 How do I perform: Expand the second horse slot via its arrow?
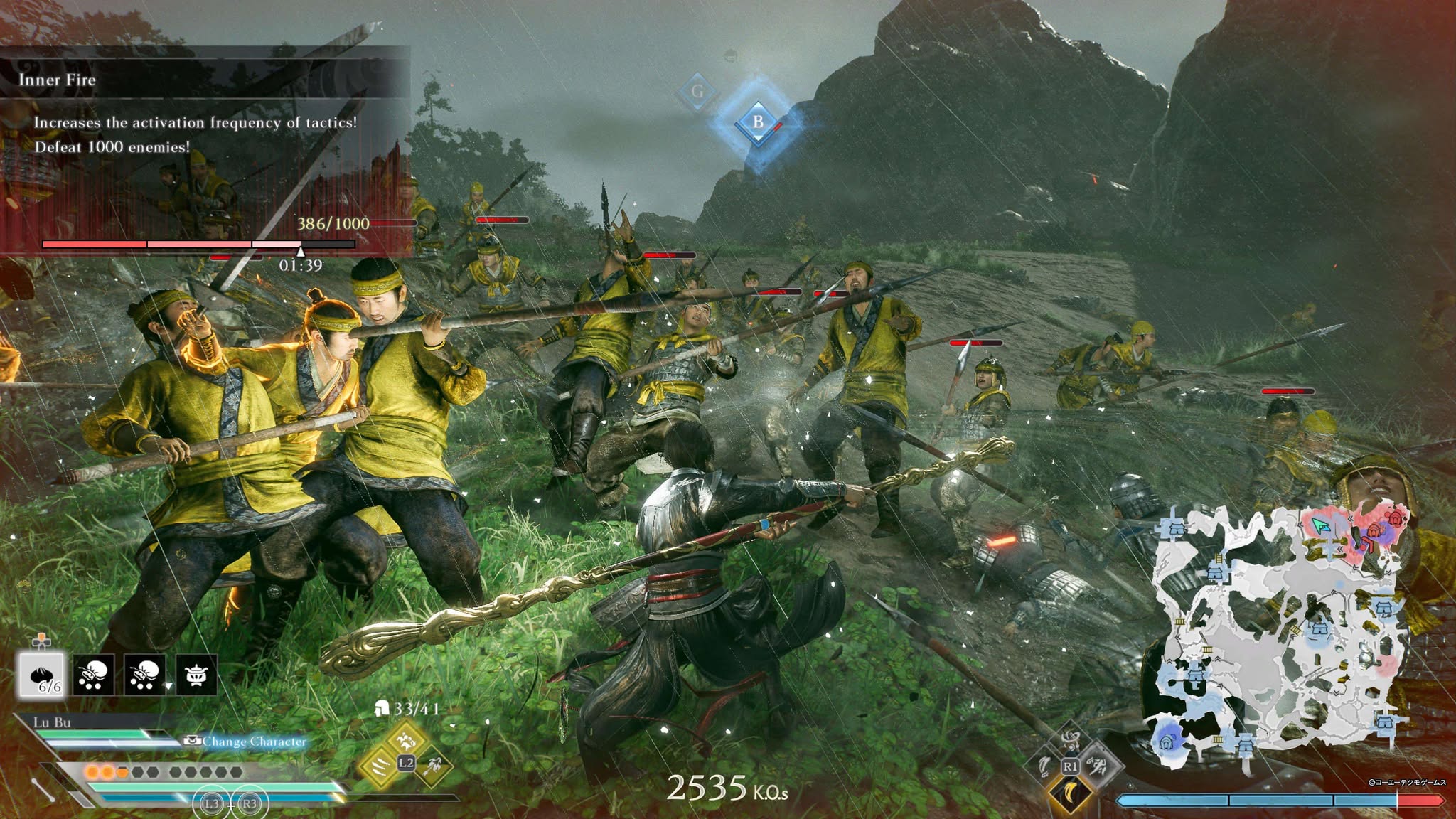point(168,685)
